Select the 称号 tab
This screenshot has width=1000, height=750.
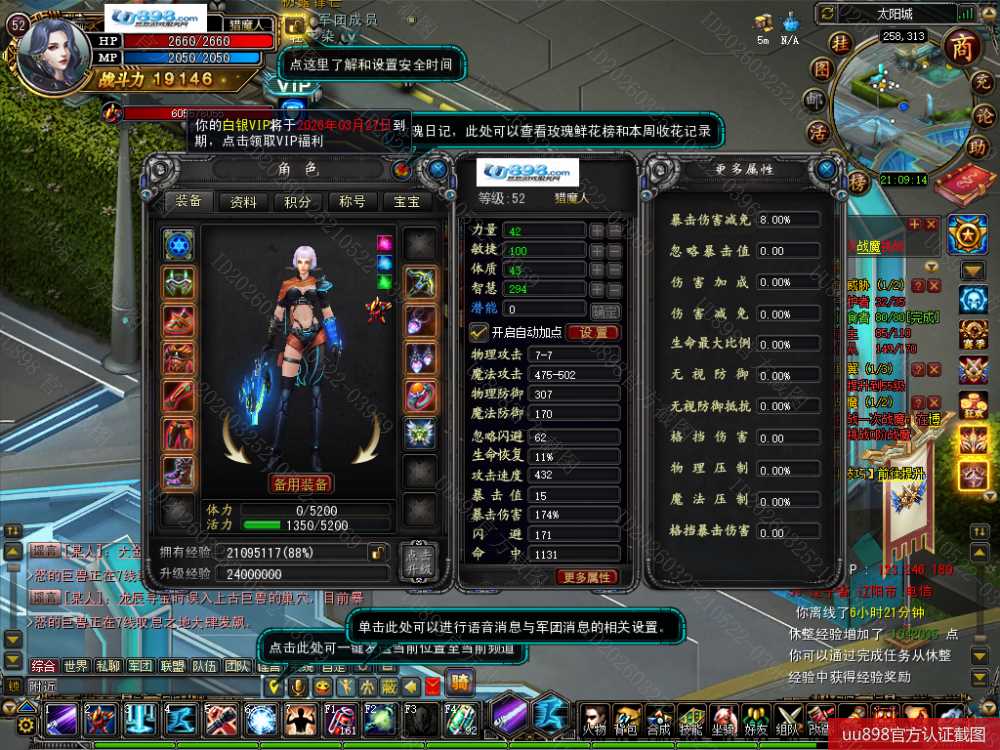pyautogui.click(x=352, y=202)
